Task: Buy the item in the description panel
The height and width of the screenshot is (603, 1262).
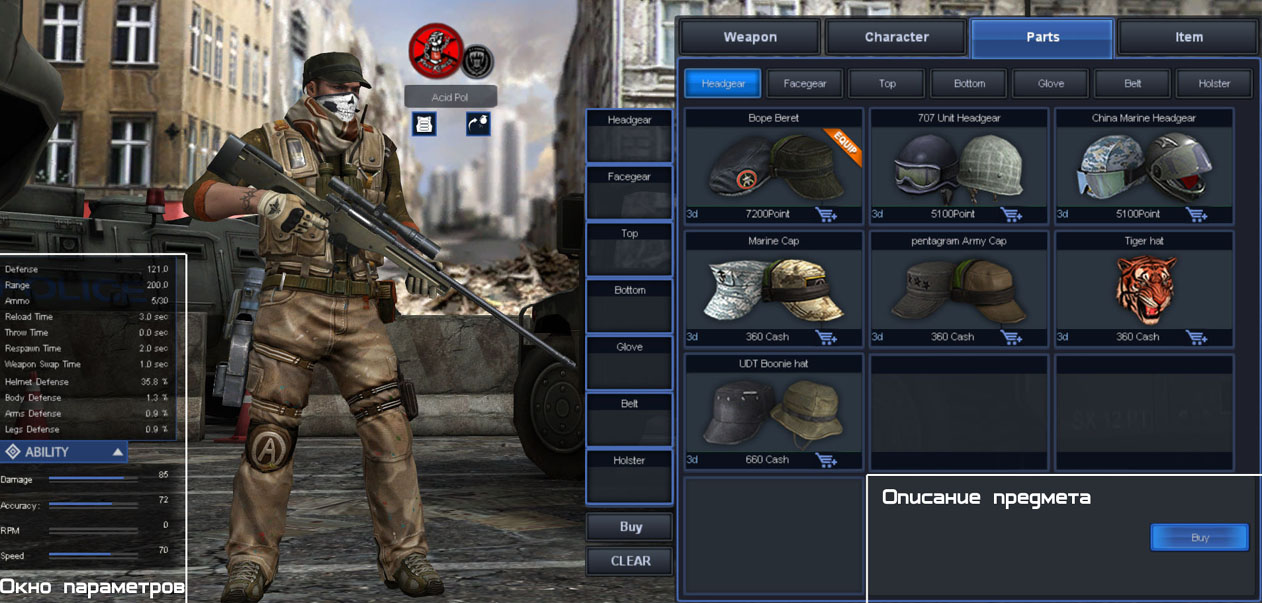Action: (x=1199, y=538)
